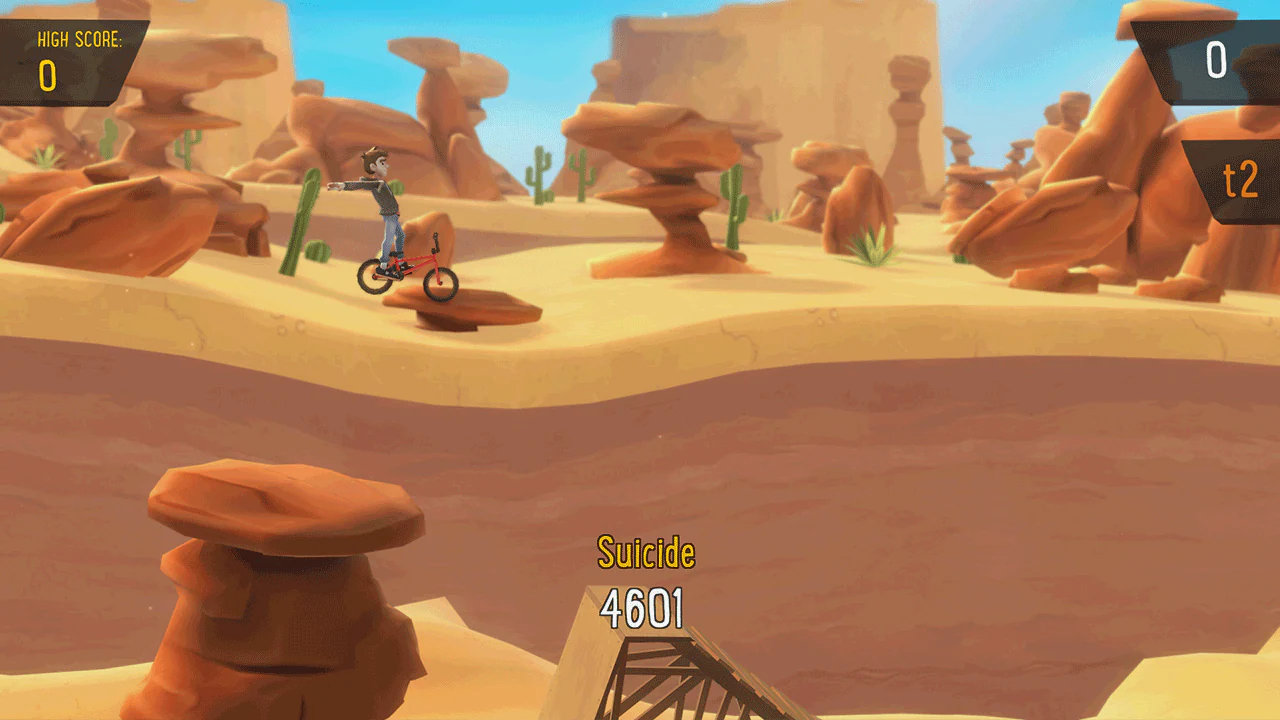Viewport: 1280px width, 720px height.
Task: Click the 4601 points popup
Action: pyautogui.click(x=643, y=605)
